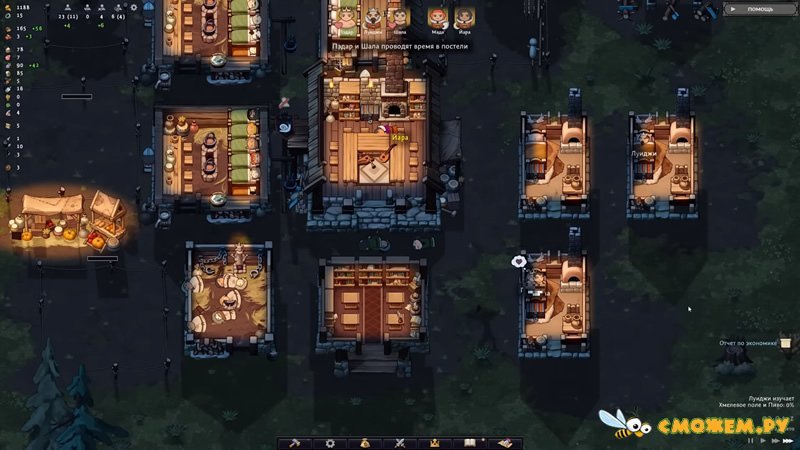Screen dimensions: 800x450
Task: Open the book research menu
Action: pos(469,442)
